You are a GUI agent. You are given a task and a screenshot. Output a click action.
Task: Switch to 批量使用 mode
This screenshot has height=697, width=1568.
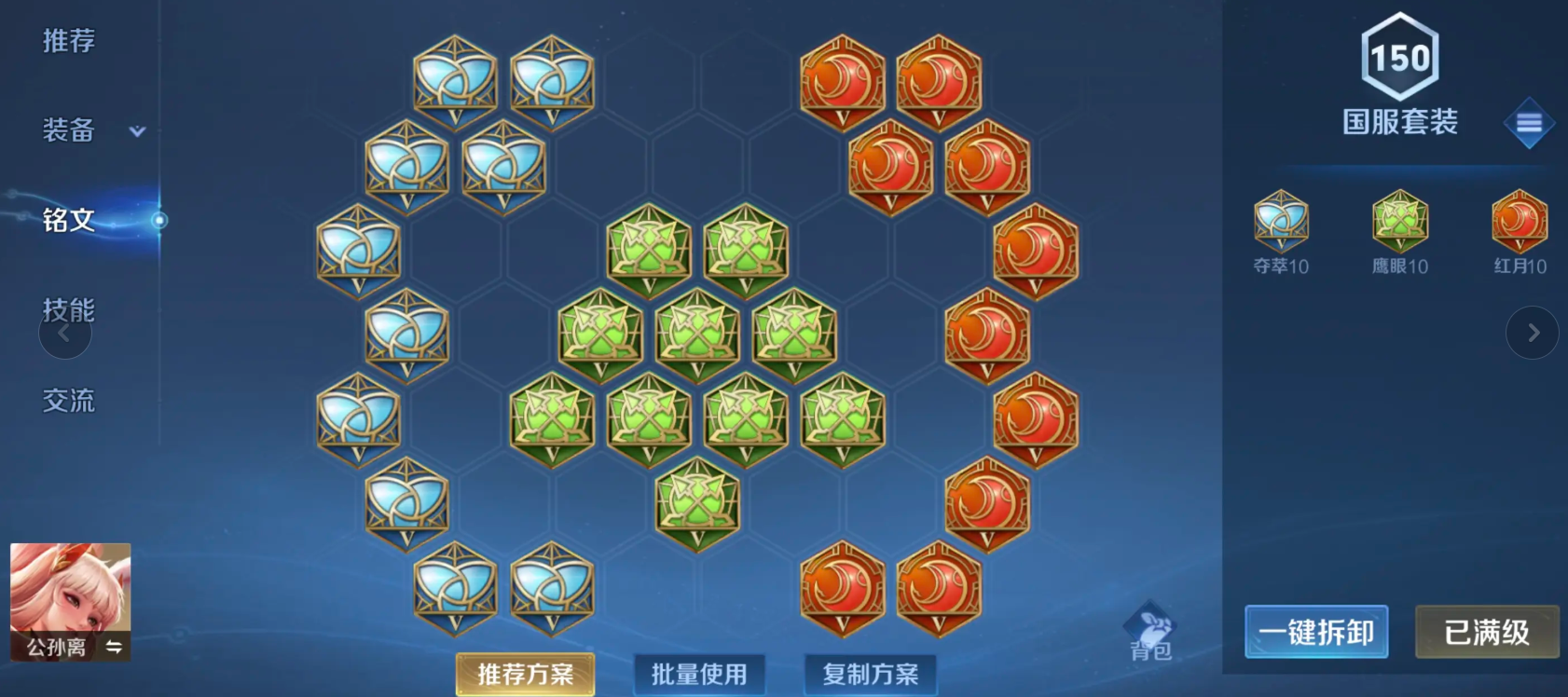click(699, 674)
